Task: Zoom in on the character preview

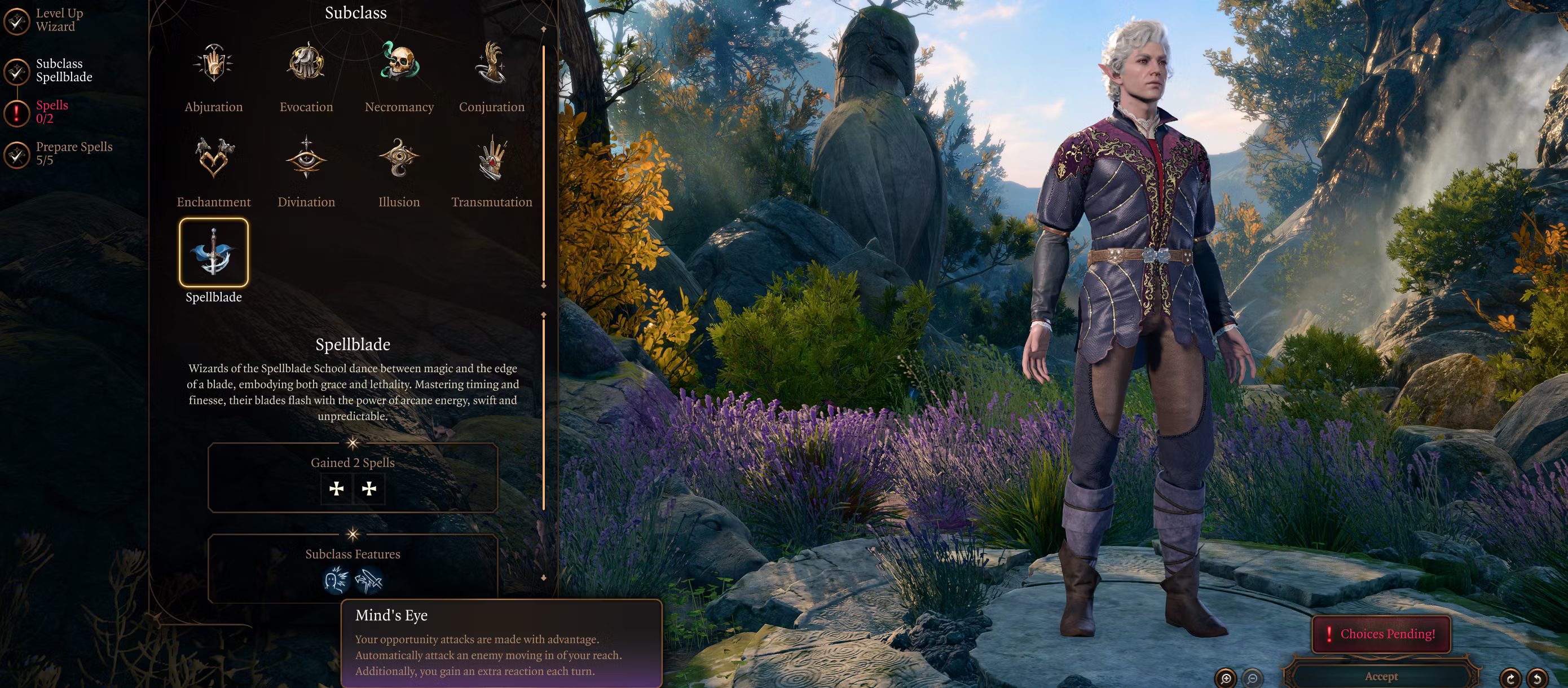Action: pos(1225,677)
